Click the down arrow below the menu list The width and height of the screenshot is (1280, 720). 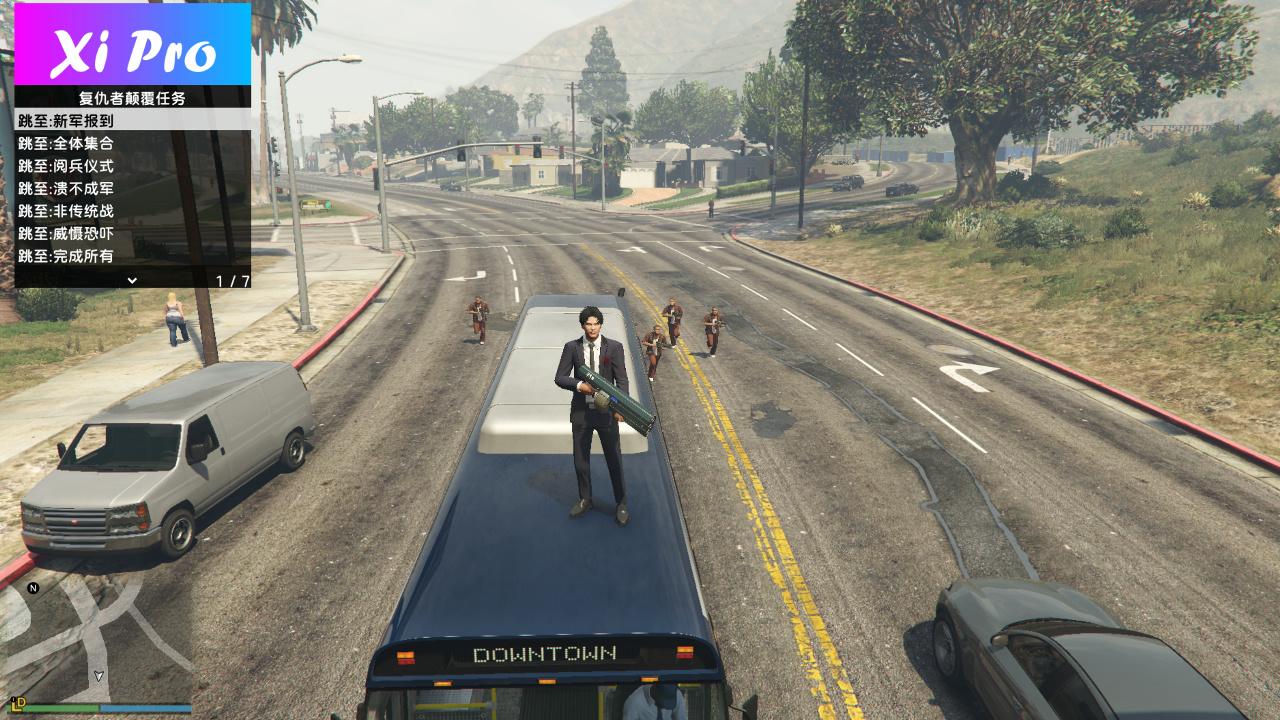131,280
